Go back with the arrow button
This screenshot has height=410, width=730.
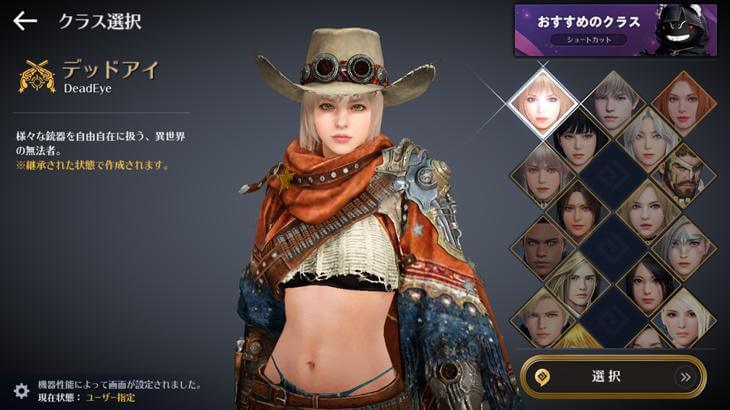click(25, 21)
